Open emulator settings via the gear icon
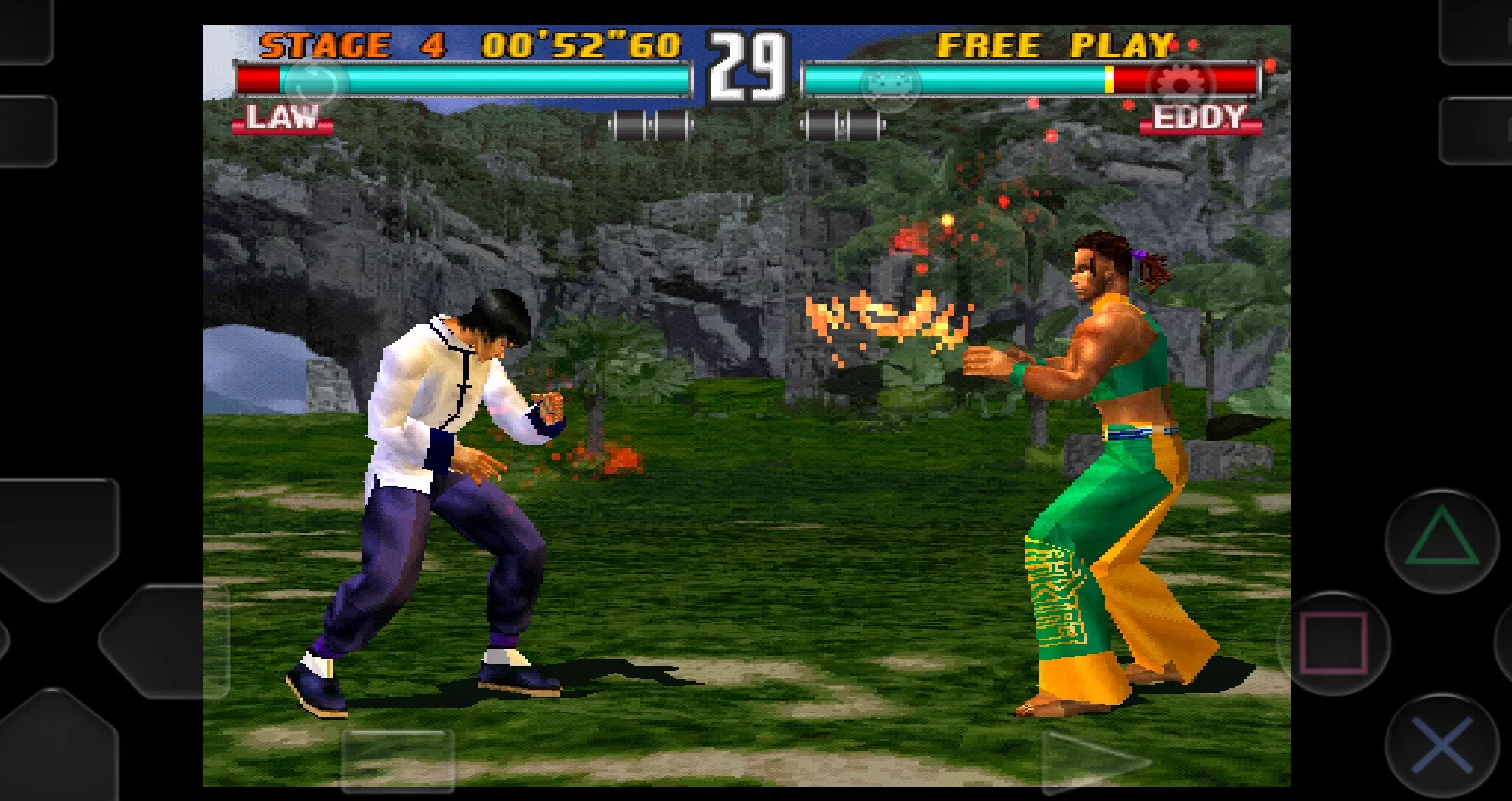Viewport: 1512px width, 801px height. click(1180, 85)
